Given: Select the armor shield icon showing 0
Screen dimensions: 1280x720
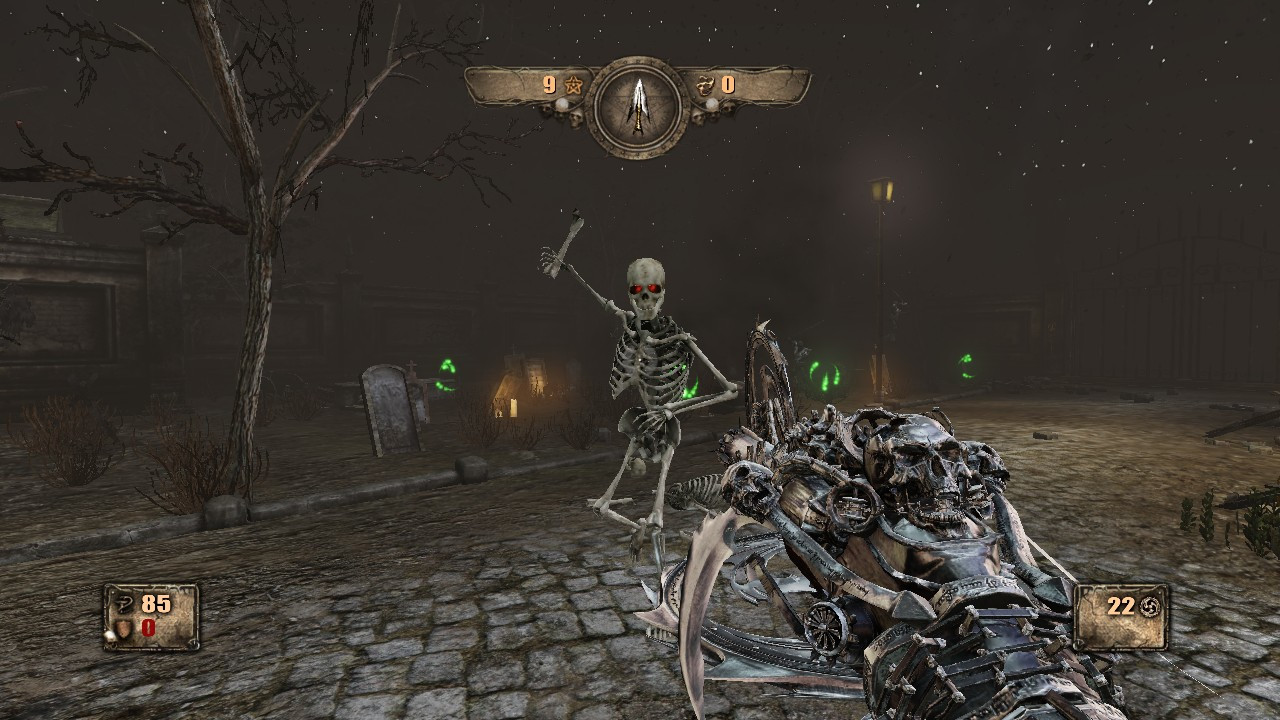Looking at the screenshot, I should pos(124,629).
